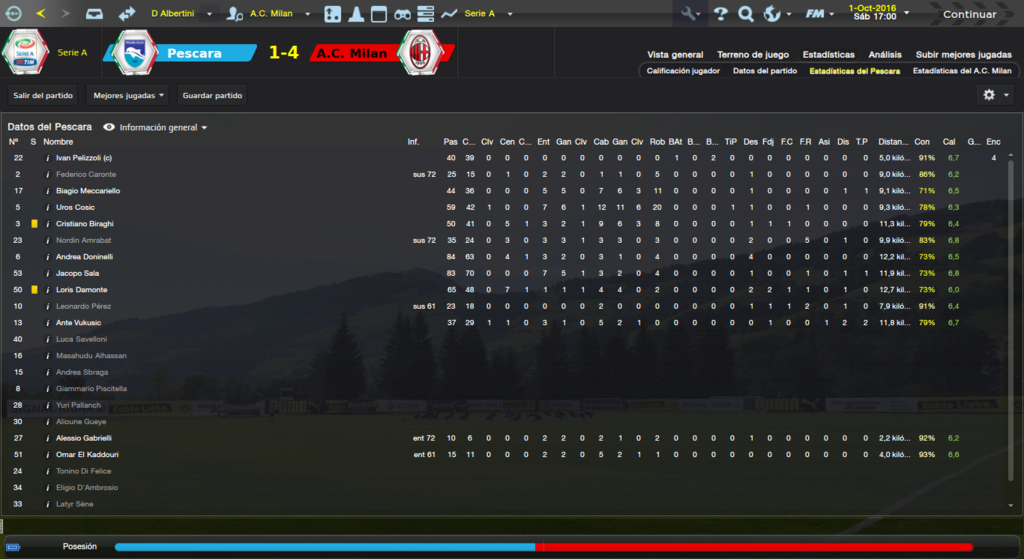Open the gear settings menu

click(994, 95)
